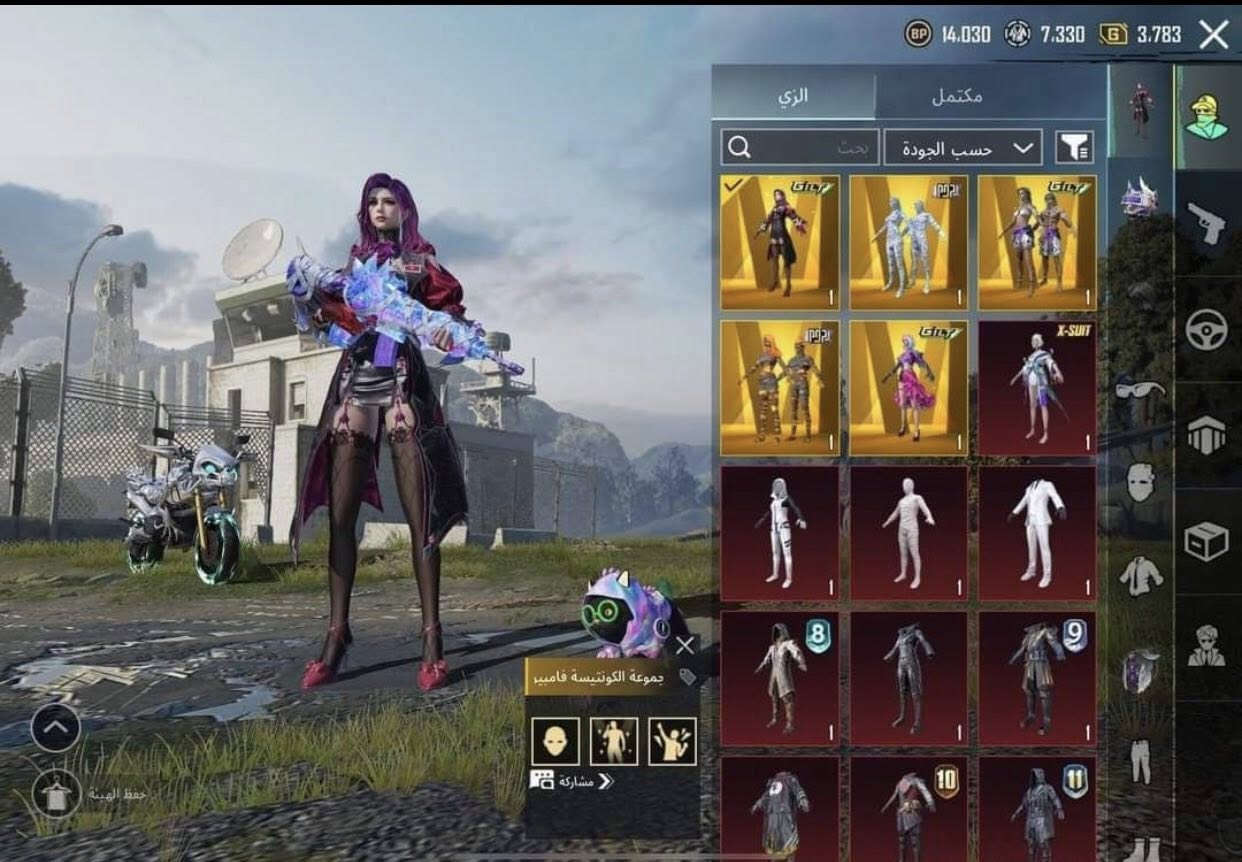
Task: Select the X-SUIT outfit tile
Action: click(x=1036, y=388)
